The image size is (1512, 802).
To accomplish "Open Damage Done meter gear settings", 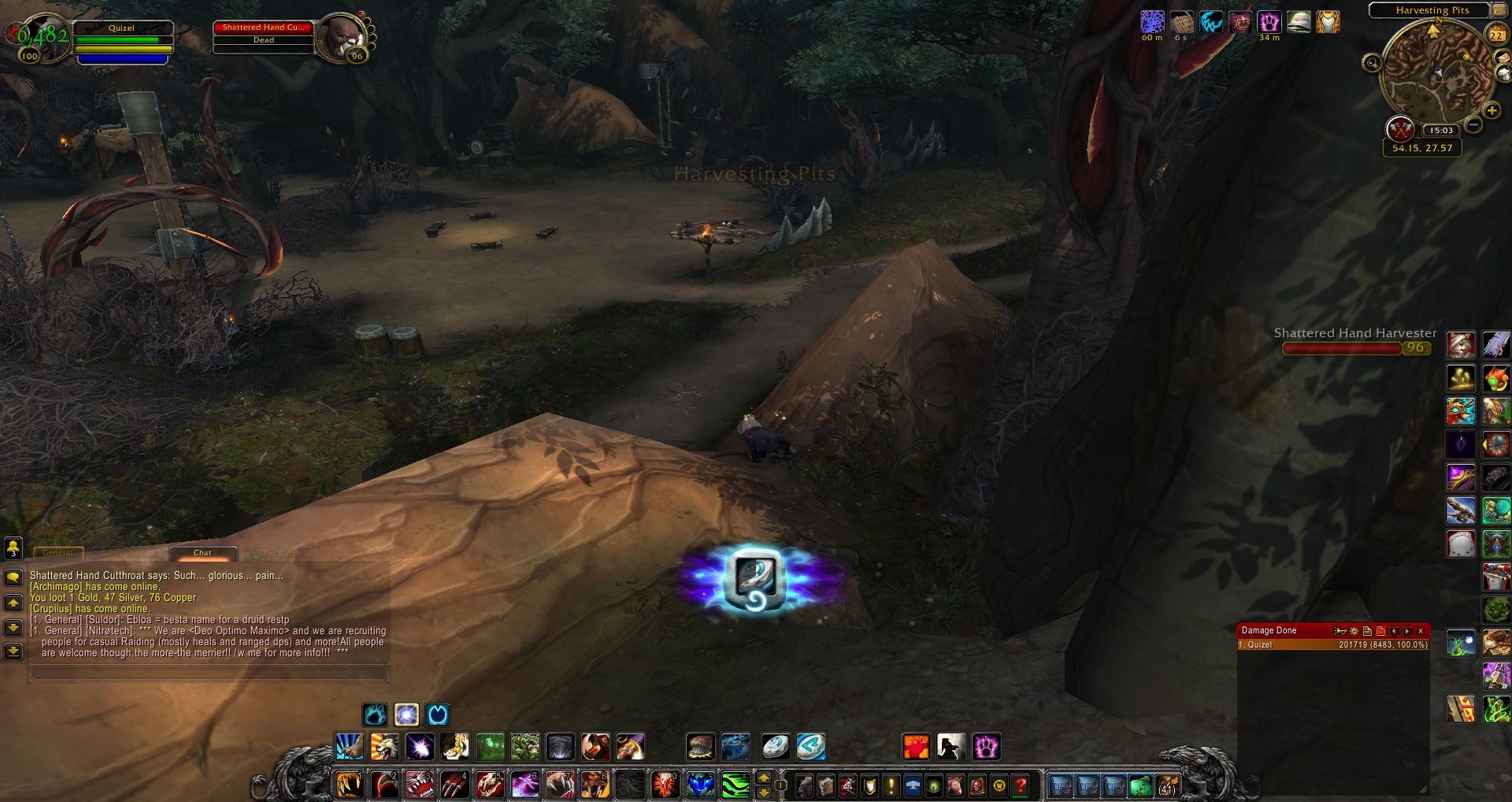I will click(x=1354, y=631).
